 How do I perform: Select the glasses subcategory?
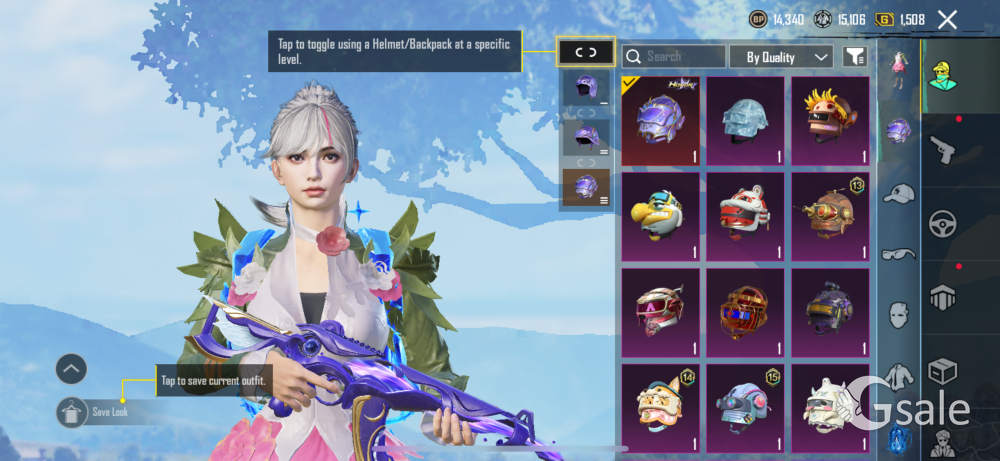pos(899,254)
